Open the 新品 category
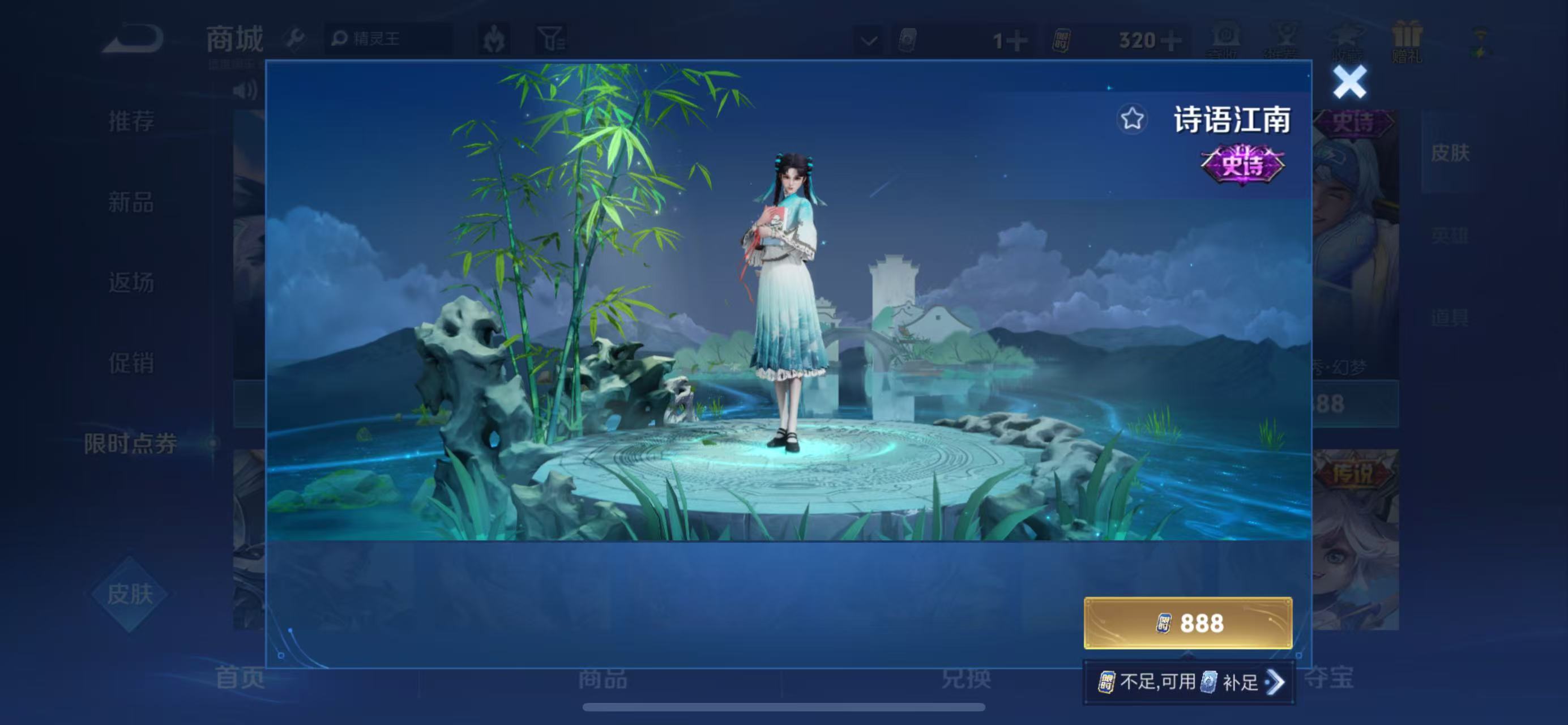Viewport: 1568px width, 725px height. [131, 202]
